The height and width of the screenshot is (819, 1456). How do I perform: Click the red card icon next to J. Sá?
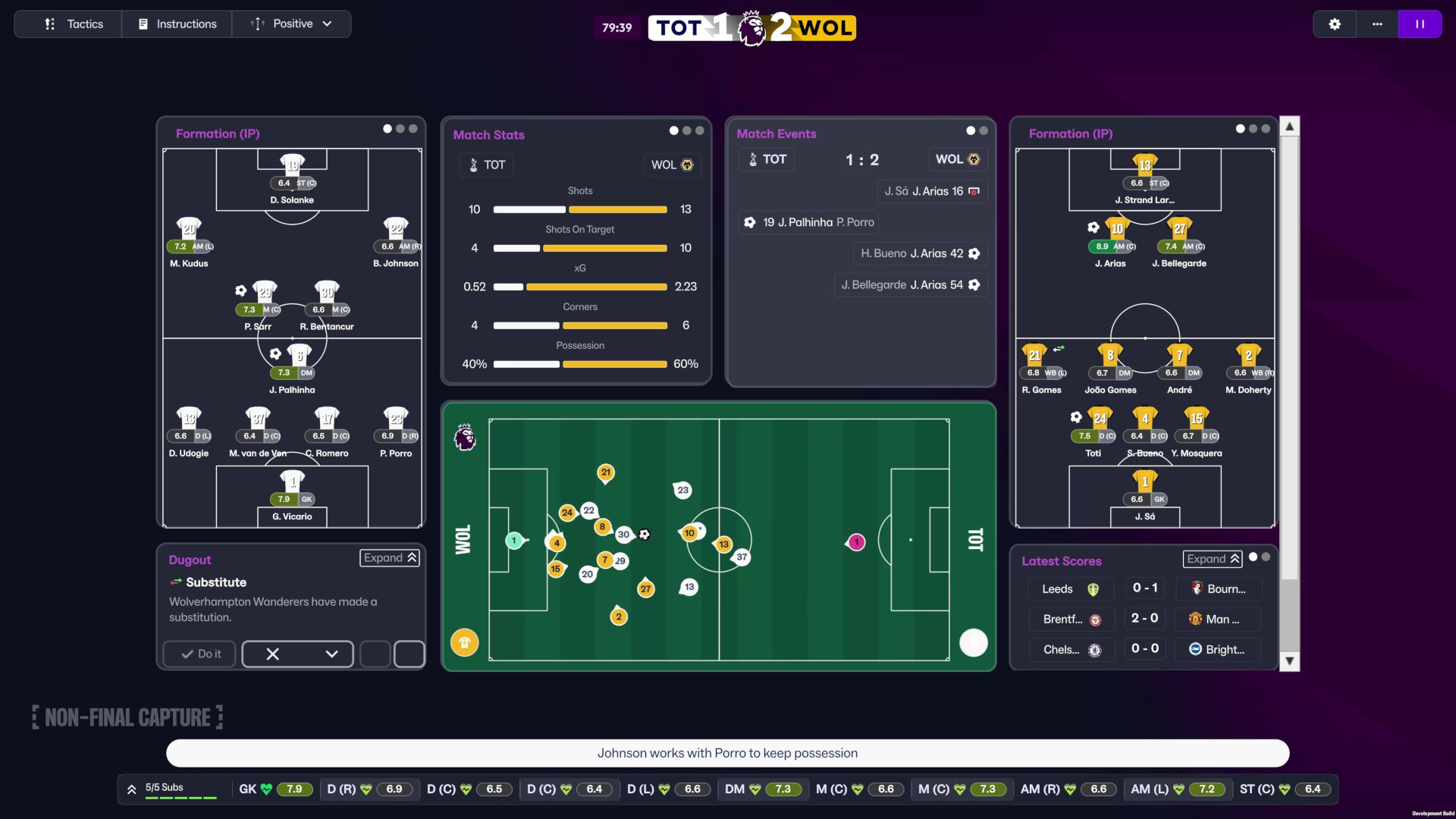point(975,191)
